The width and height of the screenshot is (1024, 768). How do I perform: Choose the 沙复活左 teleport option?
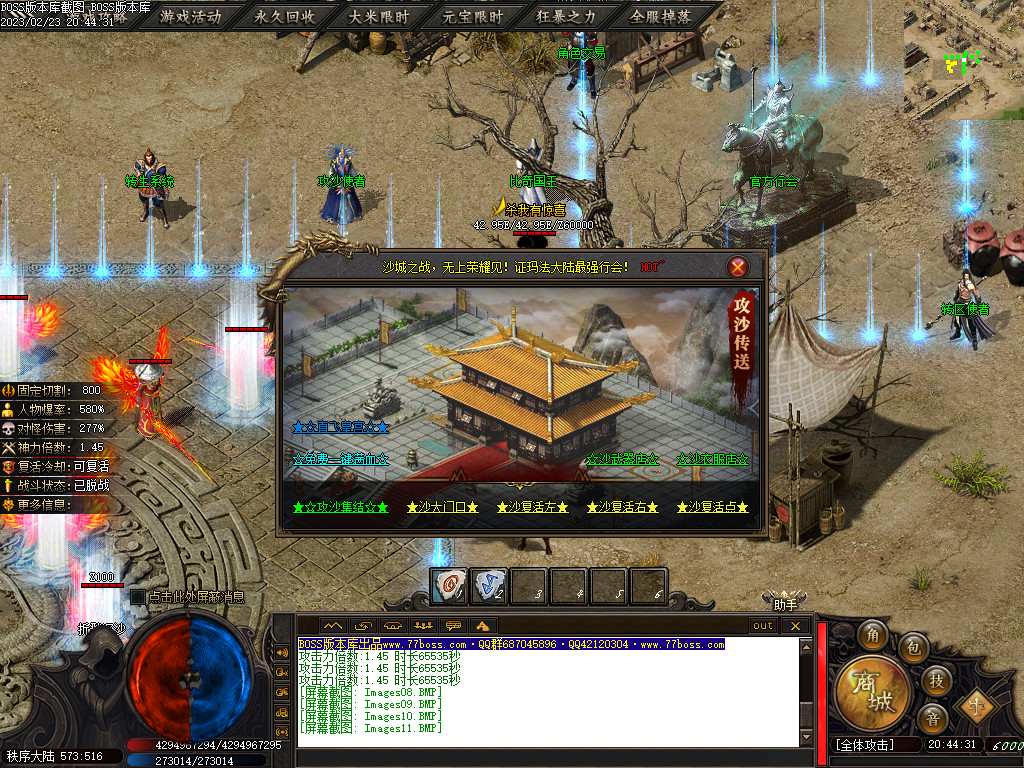point(532,507)
